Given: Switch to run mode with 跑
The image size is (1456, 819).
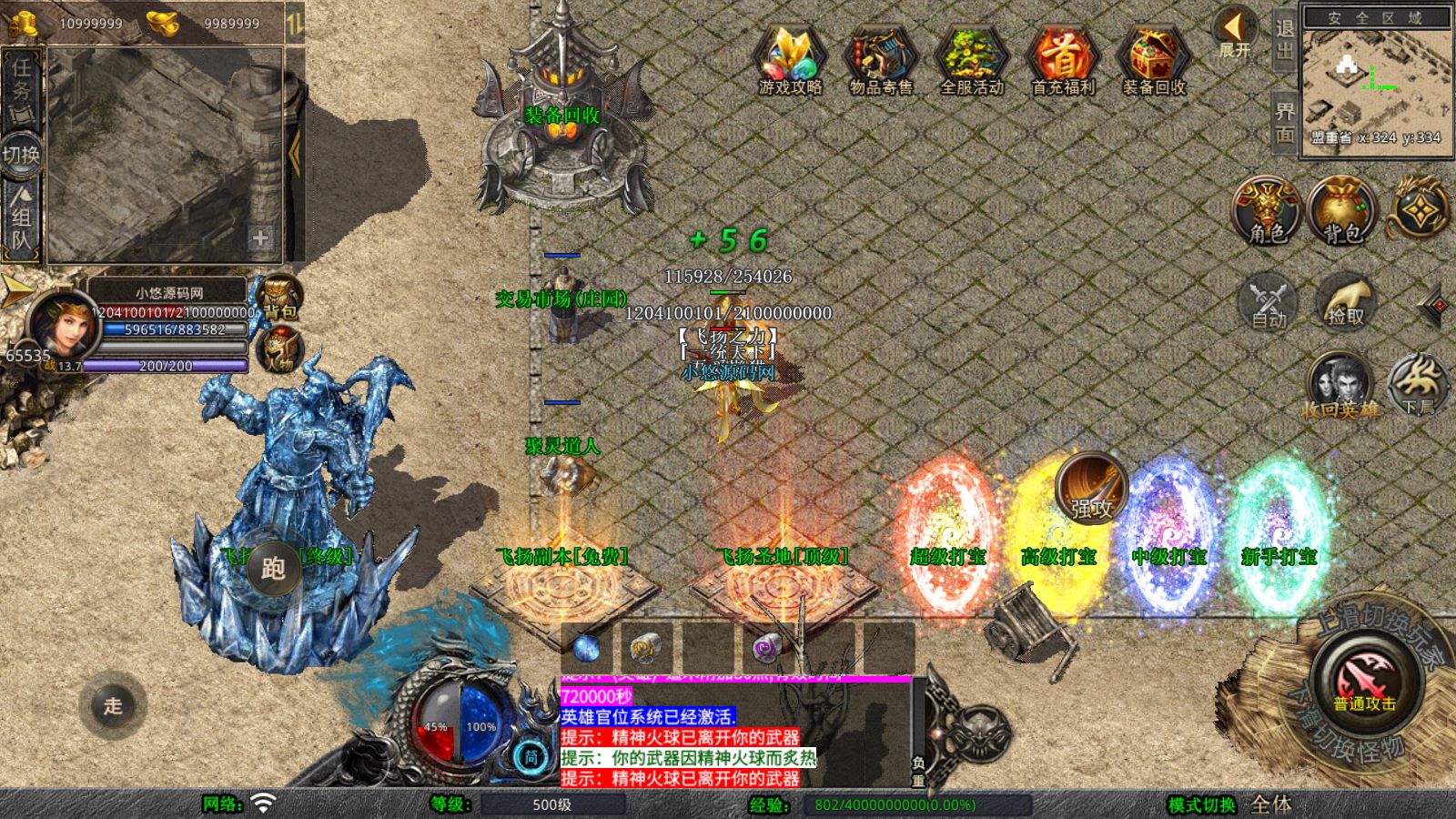Looking at the screenshot, I should [x=273, y=568].
